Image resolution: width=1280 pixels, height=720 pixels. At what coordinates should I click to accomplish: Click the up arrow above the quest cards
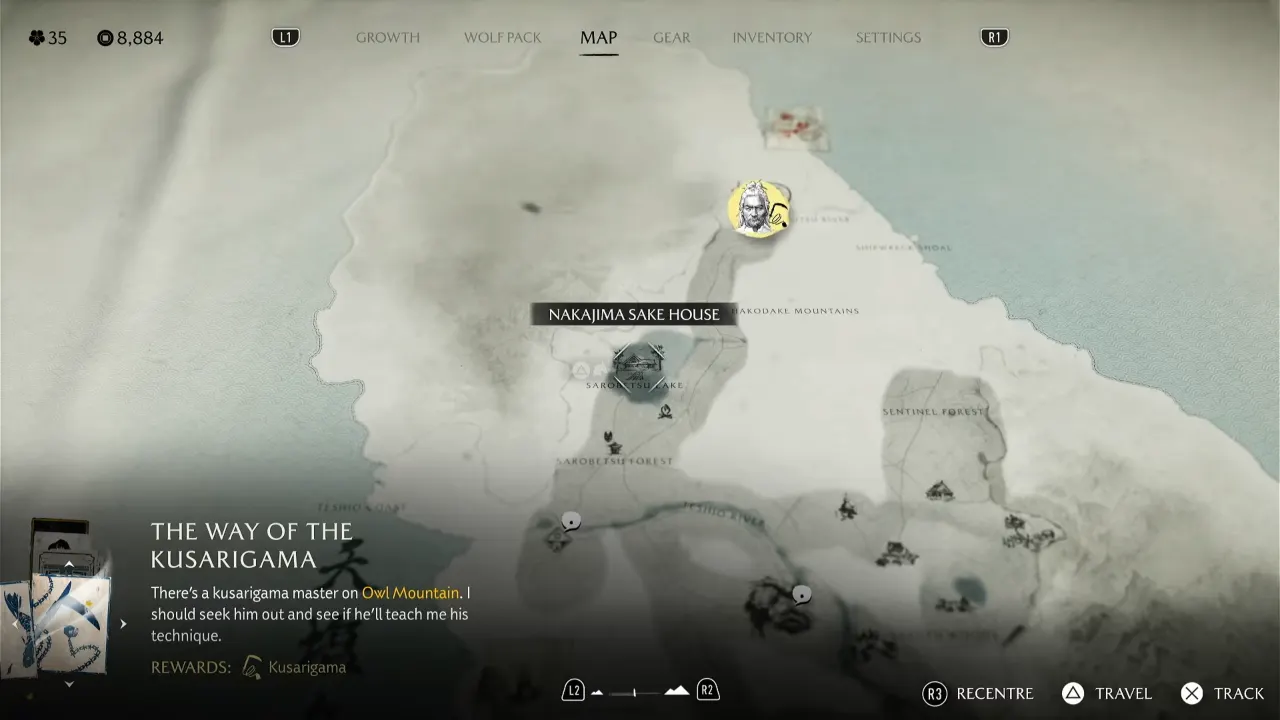(x=68, y=564)
